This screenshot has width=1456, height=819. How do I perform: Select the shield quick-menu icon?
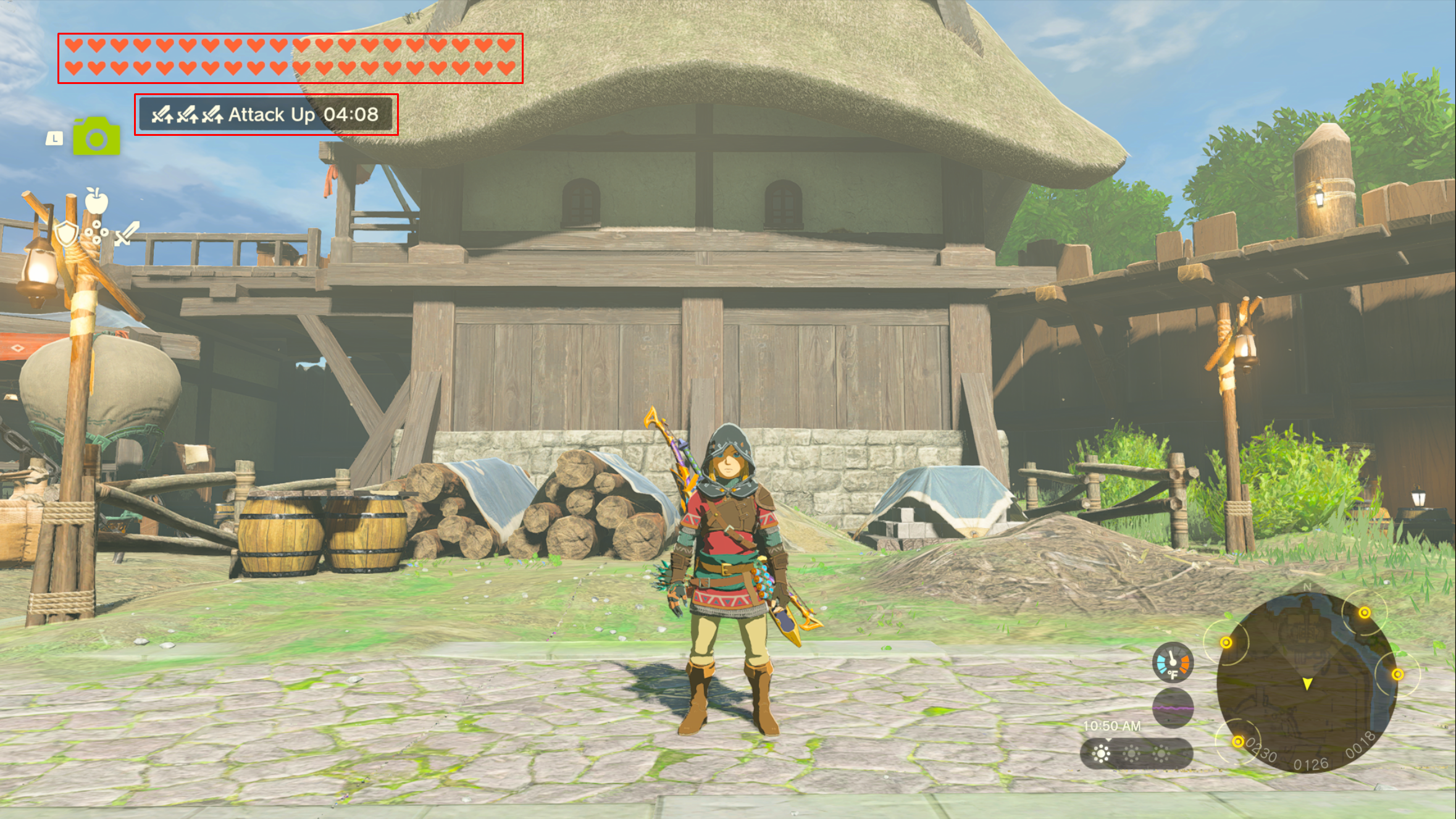65,233
